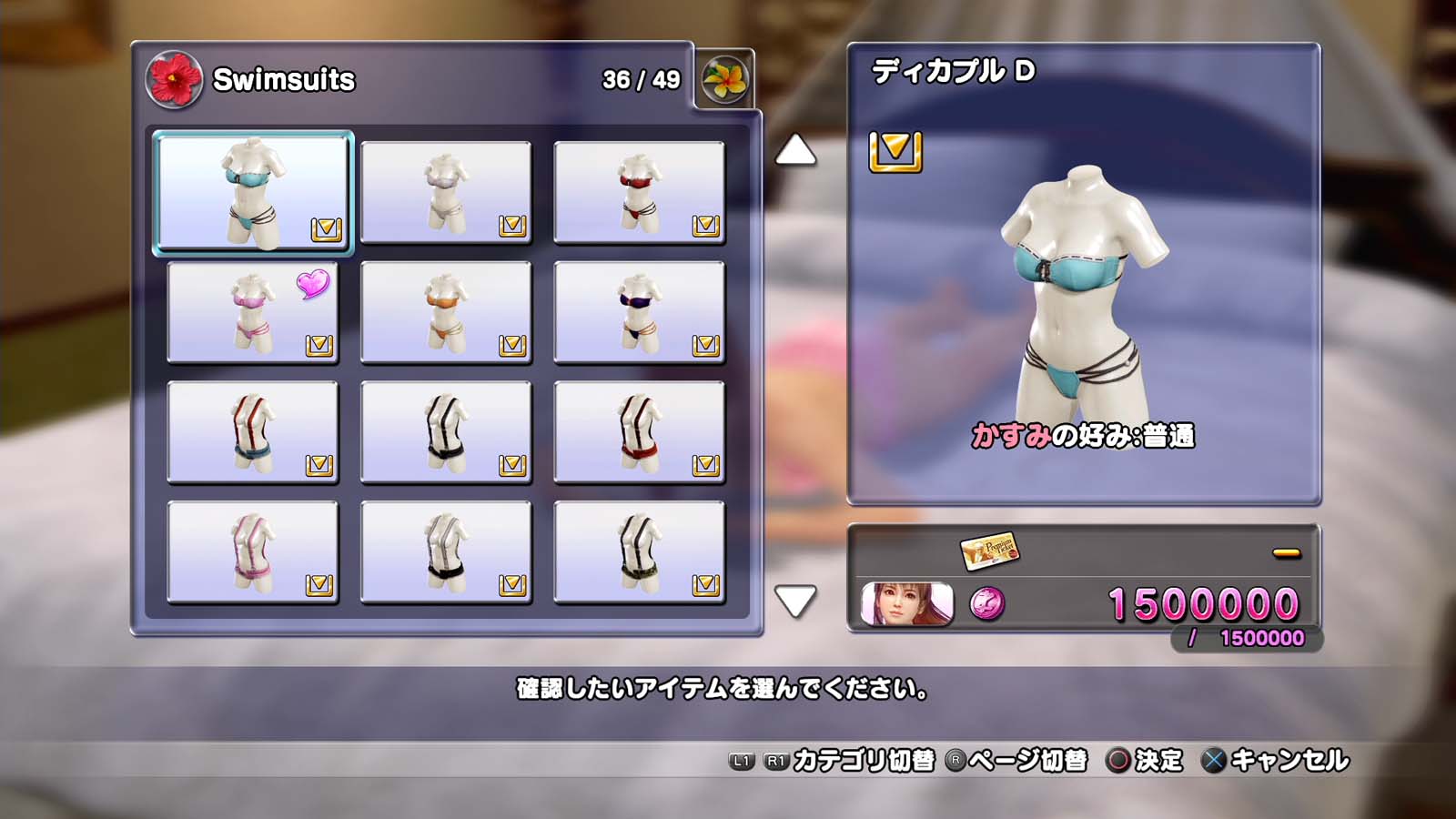
Task: Choose the all-pink suspender swimsuit
Action: tap(253, 552)
